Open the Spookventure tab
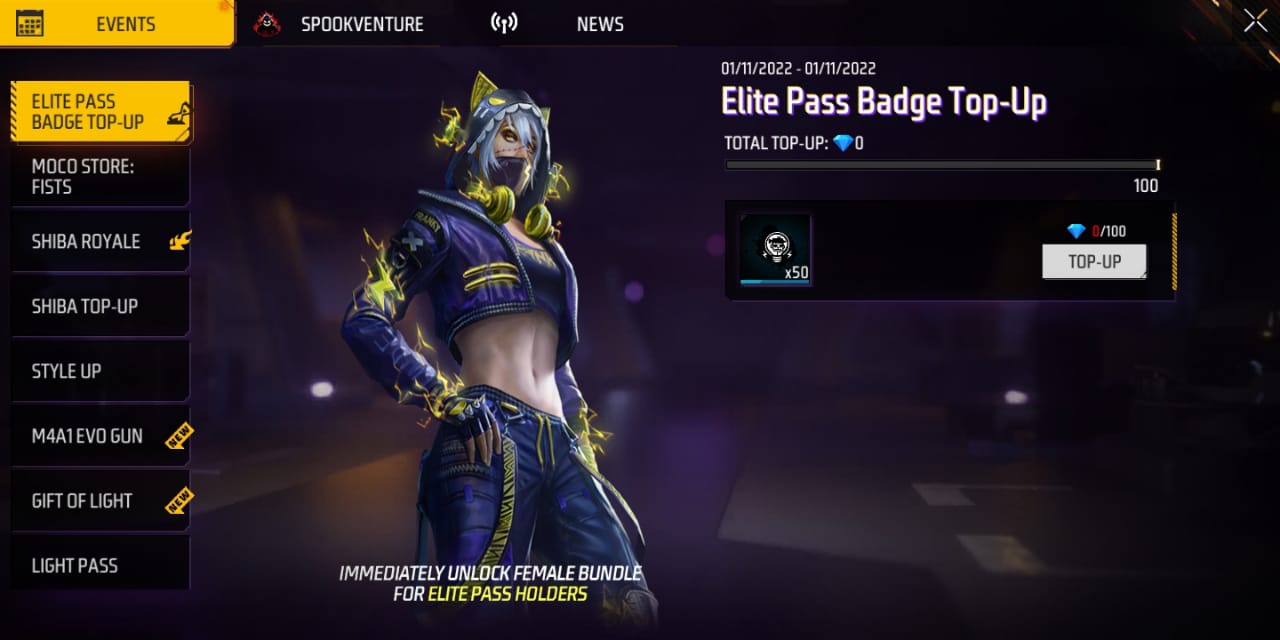Screen dimensions: 1280x640 [x=340, y=24]
